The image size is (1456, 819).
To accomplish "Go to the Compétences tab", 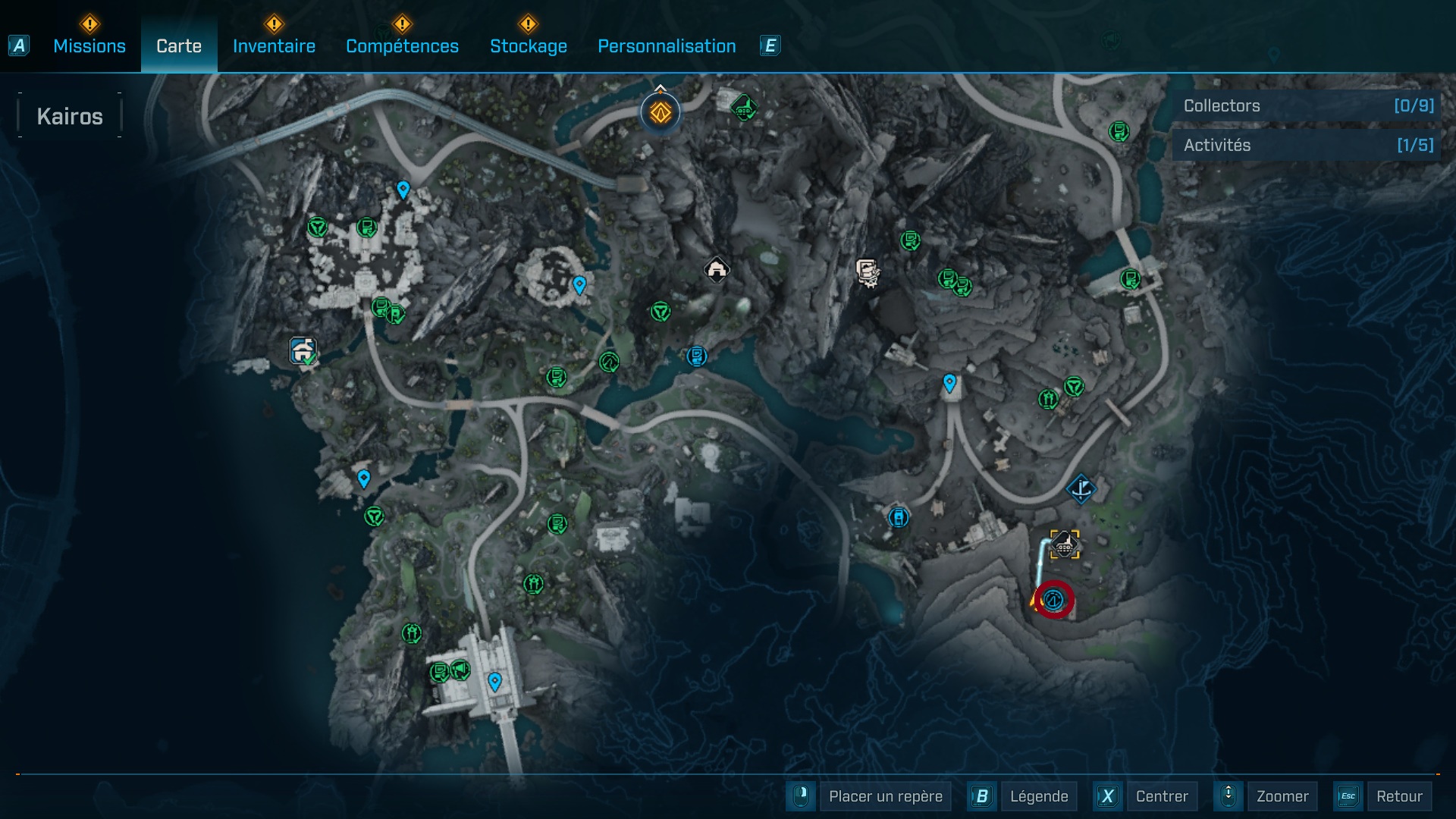I will coord(402,46).
